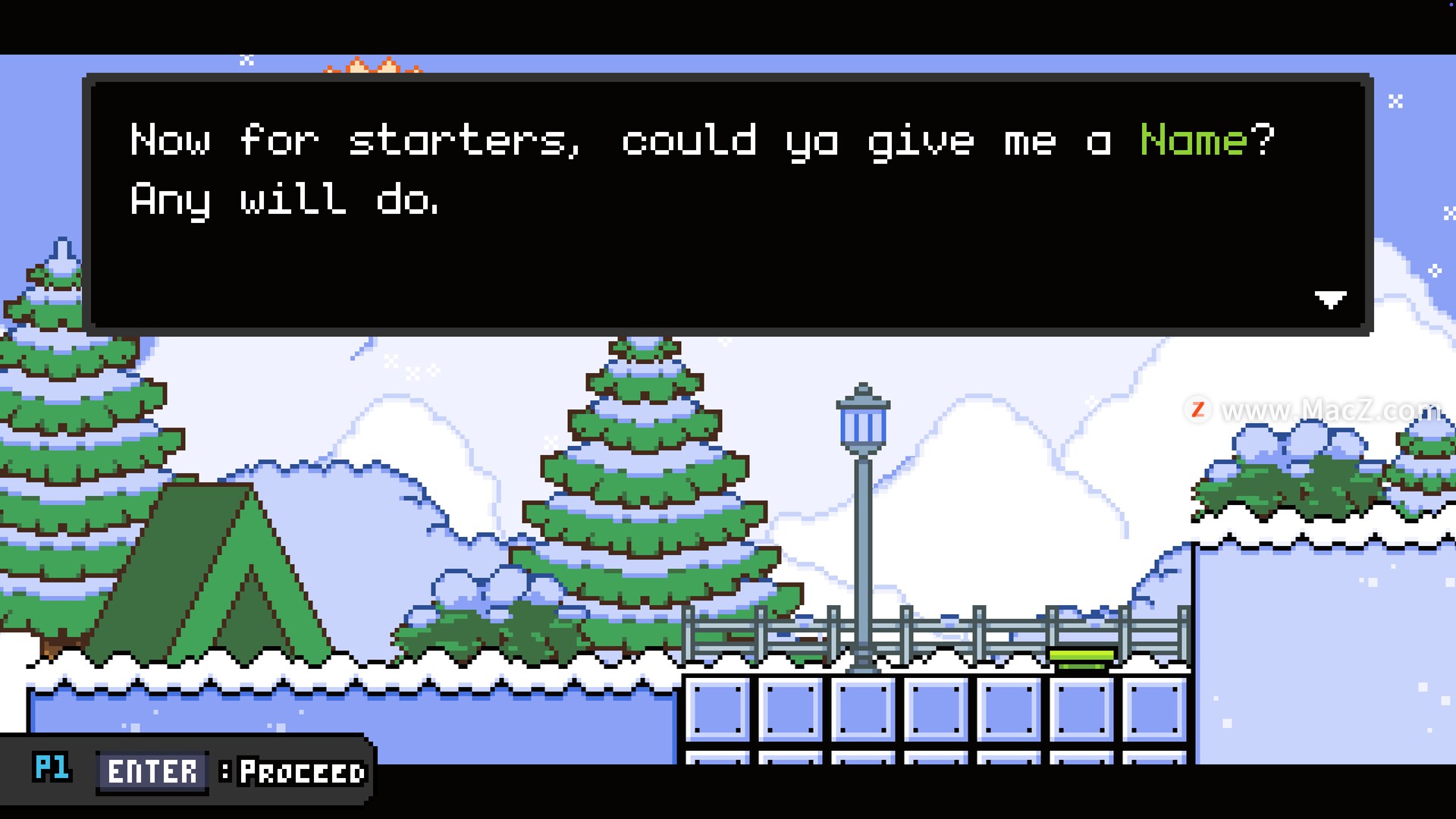The height and width of the screenshot is (819, 1456).
Task: Advance dialogue with the white down arrow
Action: 1330,300
